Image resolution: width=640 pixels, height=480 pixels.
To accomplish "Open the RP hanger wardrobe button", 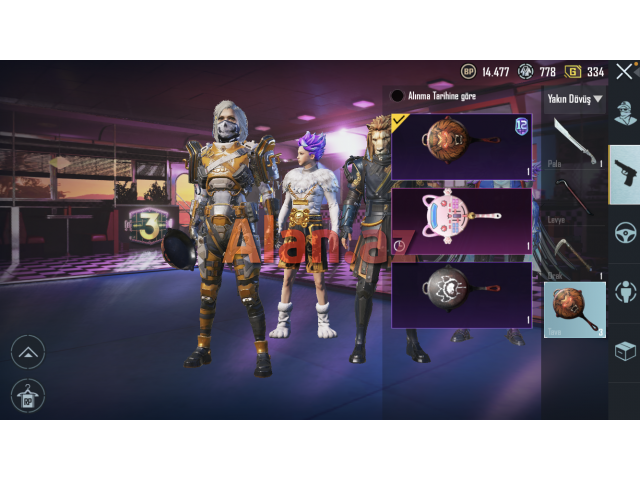I will [x=28, y=395].
